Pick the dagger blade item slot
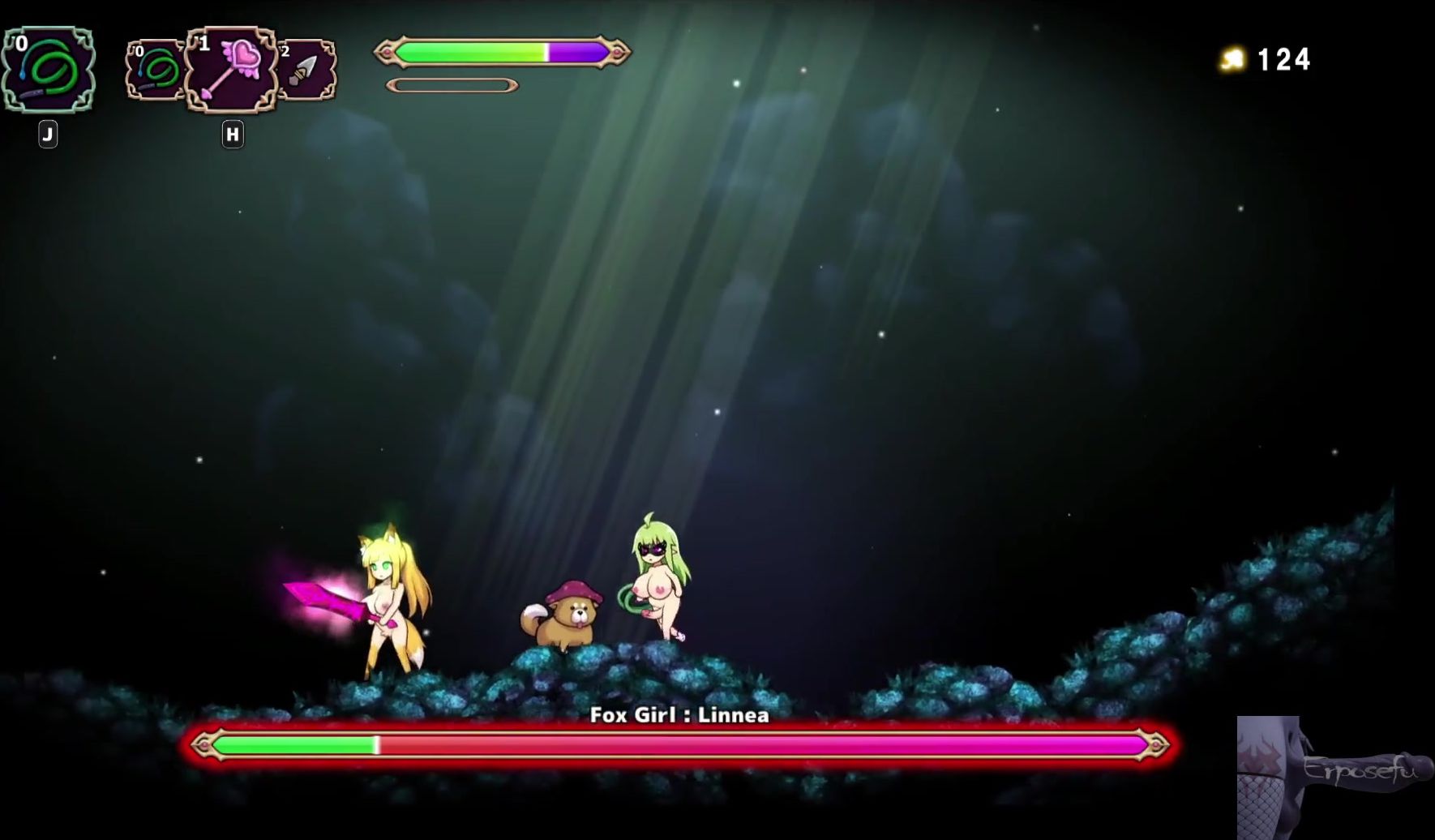The height and width of the screenshot is (840, 1435). click(307, 70)
